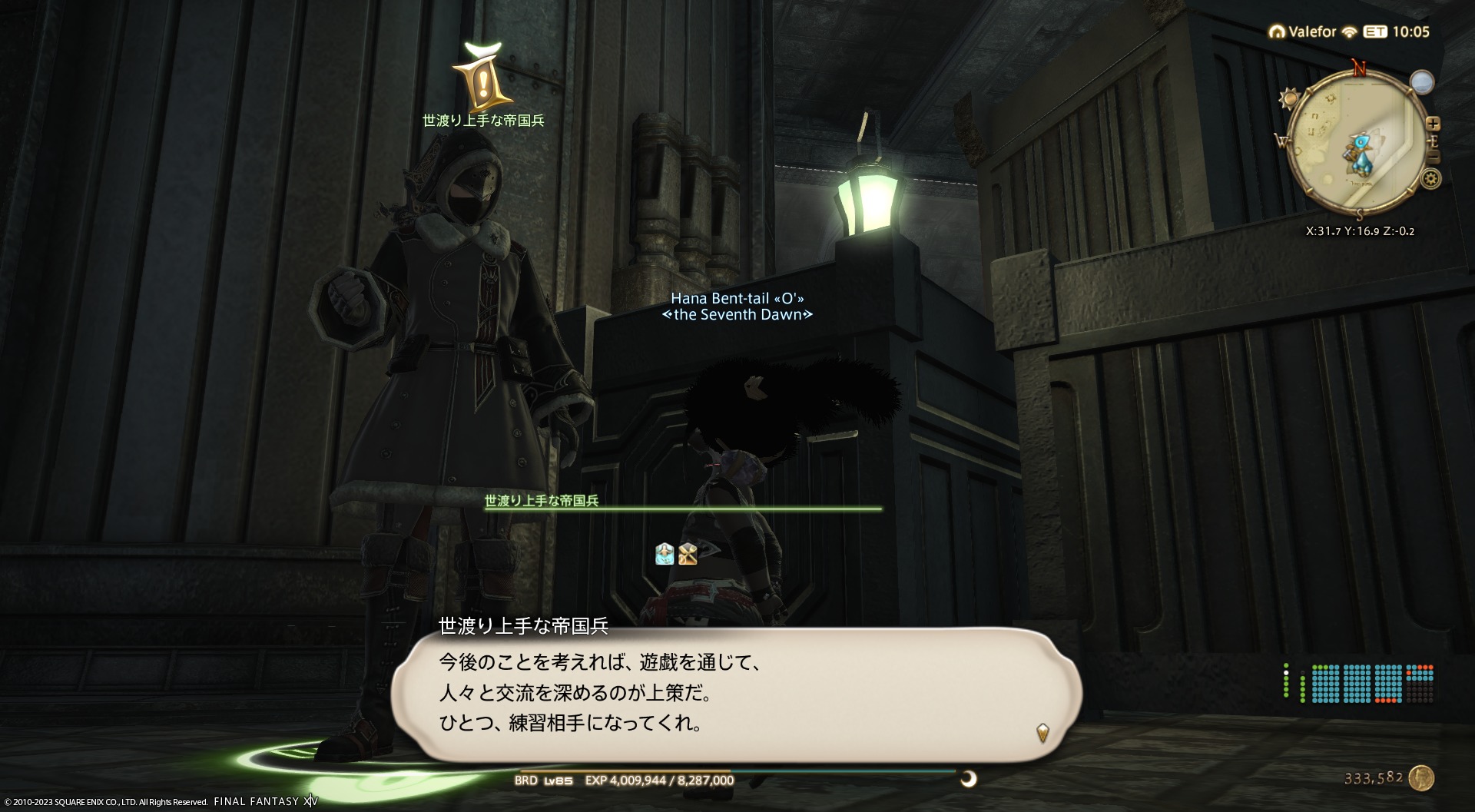Click the gold gil coin icon
The height and width of the screenshot is (812, 1475).
pos(1421,778)
